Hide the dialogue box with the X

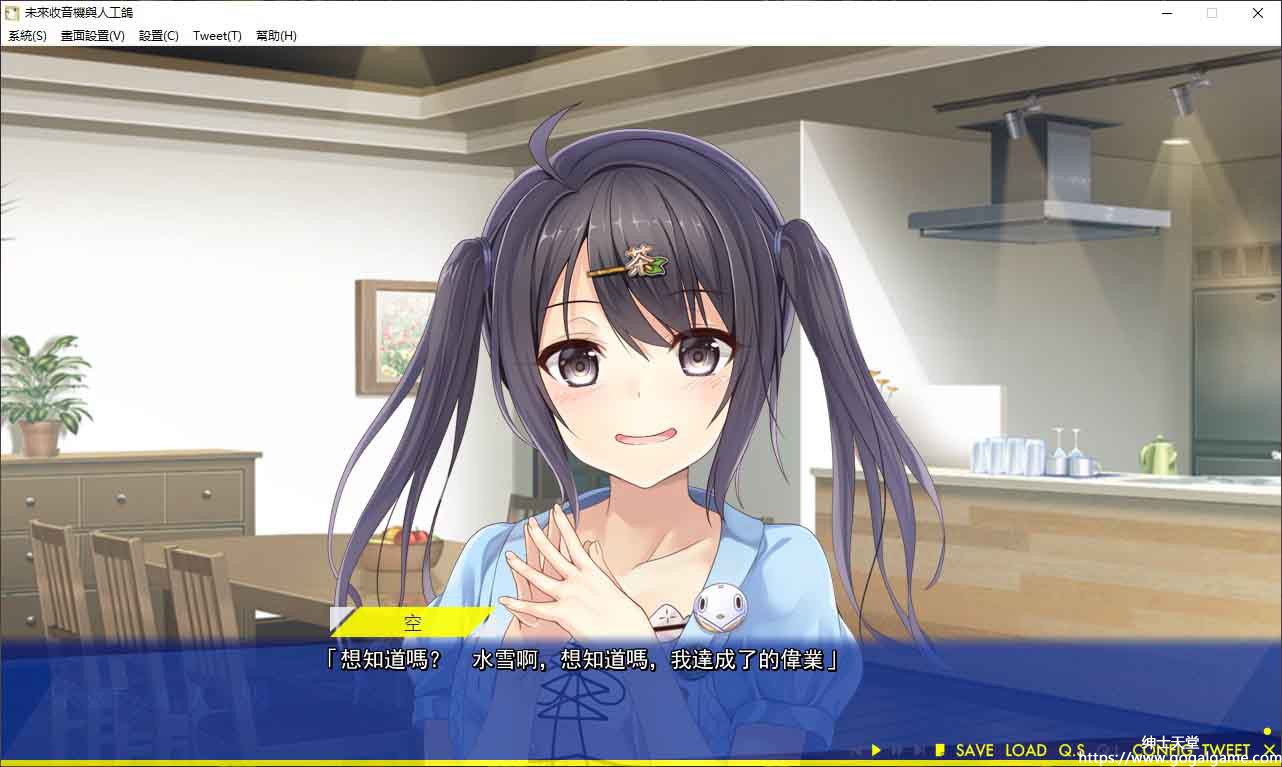point(1269,750)
